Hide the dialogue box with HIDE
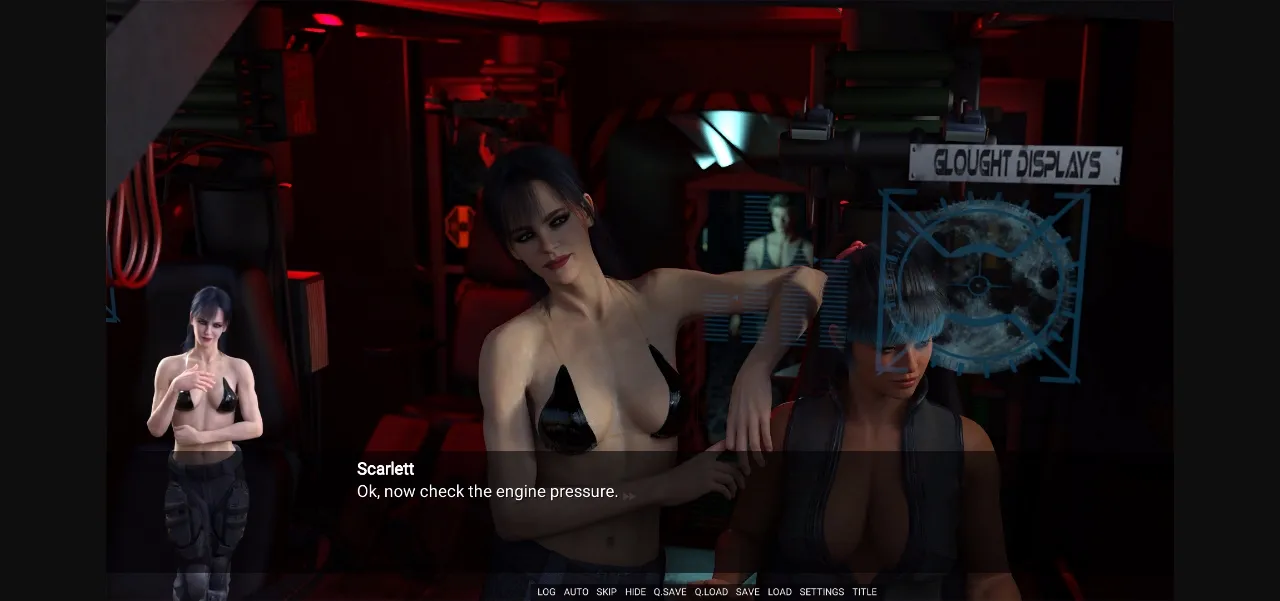The width and height of the screenshot is (1280, 601). [x=635, y=592]
